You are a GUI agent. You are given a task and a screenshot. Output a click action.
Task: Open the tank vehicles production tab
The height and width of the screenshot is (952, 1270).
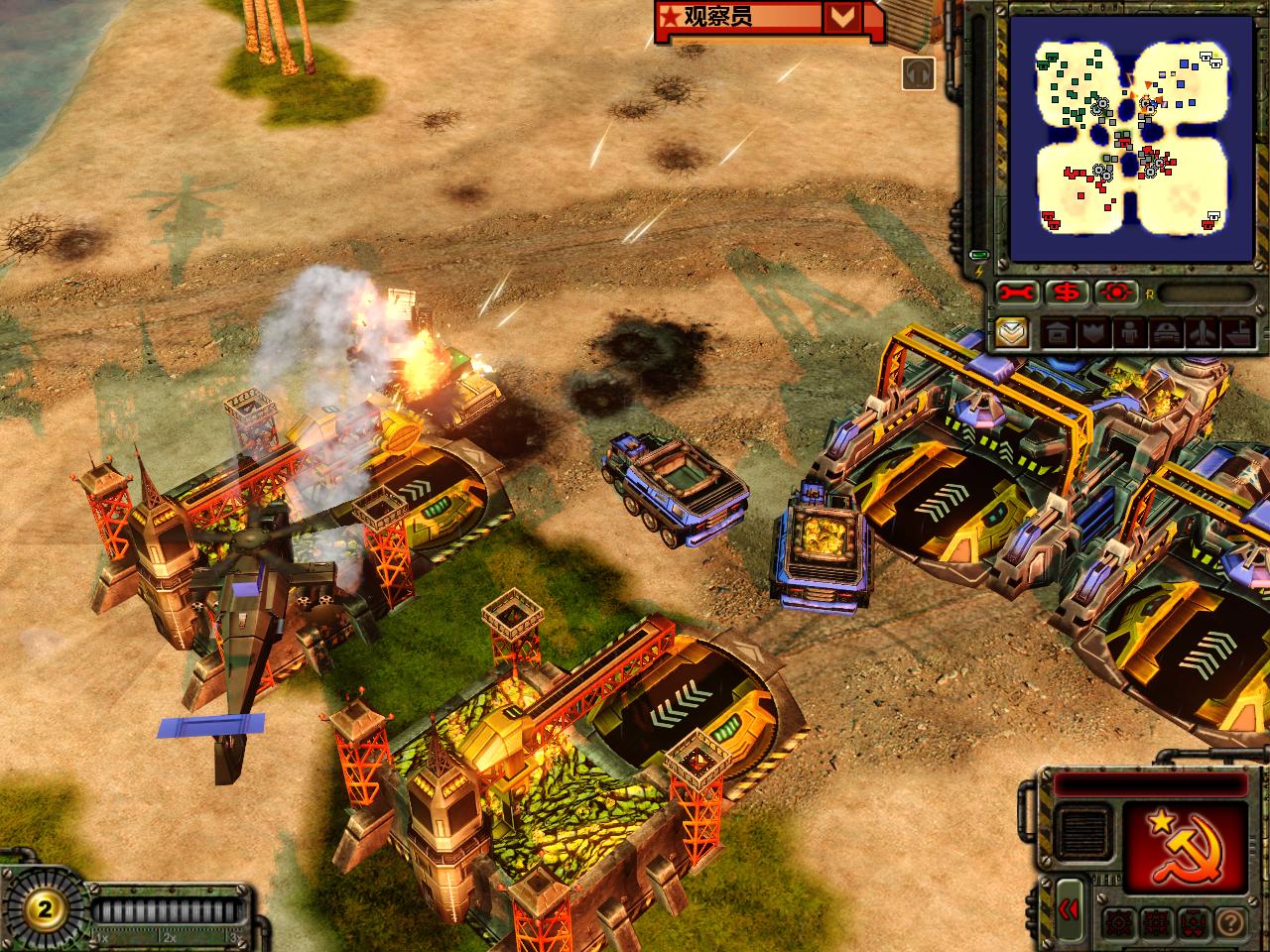(1166, 332)
